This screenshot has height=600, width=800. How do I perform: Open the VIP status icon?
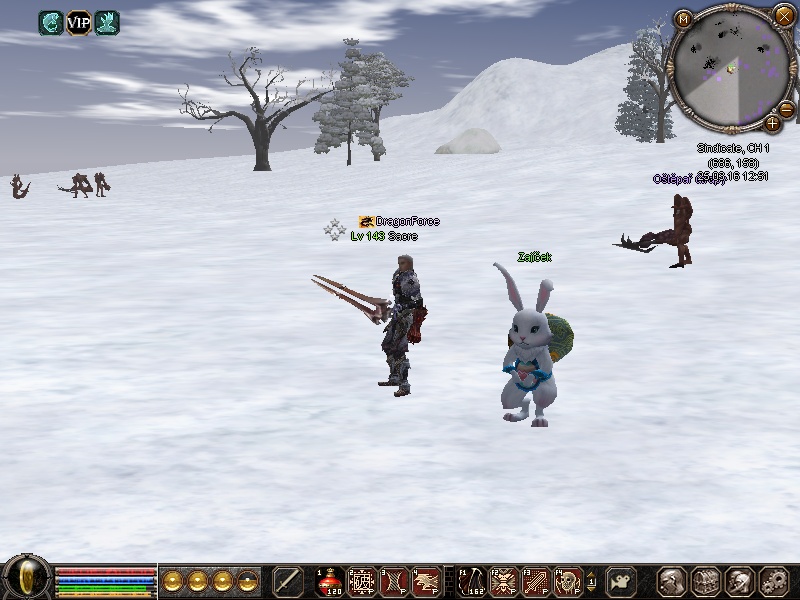click(78, 22)
